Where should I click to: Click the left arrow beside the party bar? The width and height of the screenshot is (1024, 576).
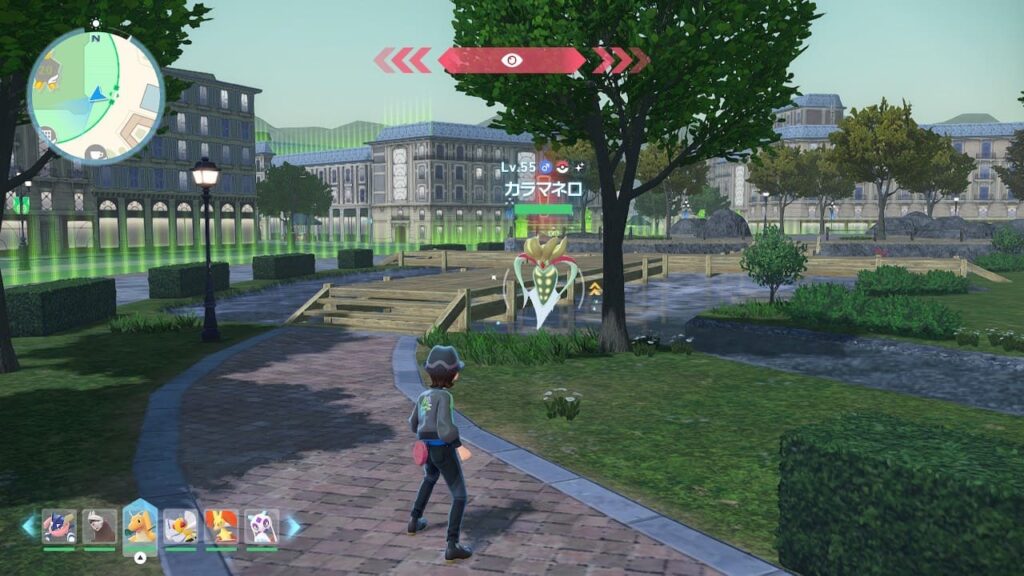(28, 526)
